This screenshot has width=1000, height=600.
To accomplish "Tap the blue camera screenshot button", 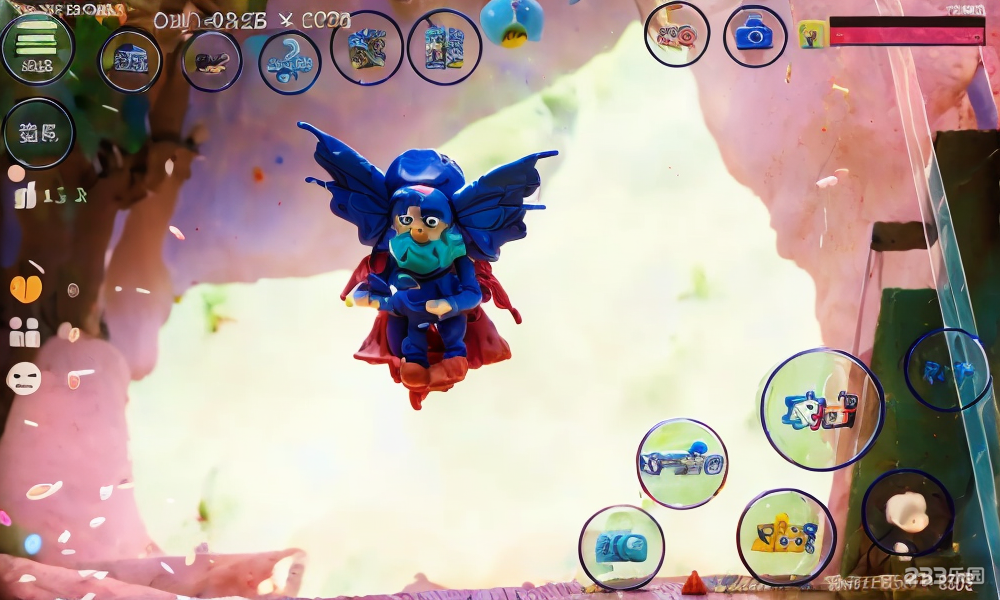I will [754, 36].
